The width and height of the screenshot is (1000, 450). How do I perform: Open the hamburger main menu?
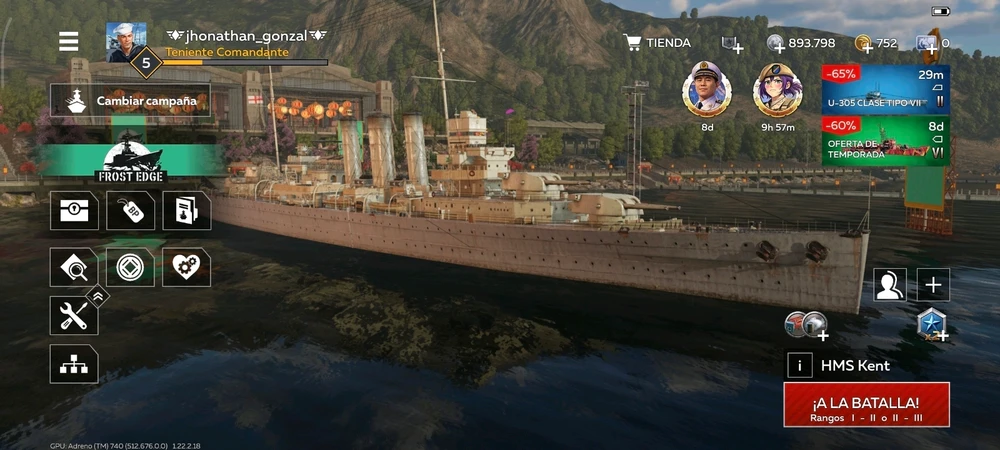(68, 41)
